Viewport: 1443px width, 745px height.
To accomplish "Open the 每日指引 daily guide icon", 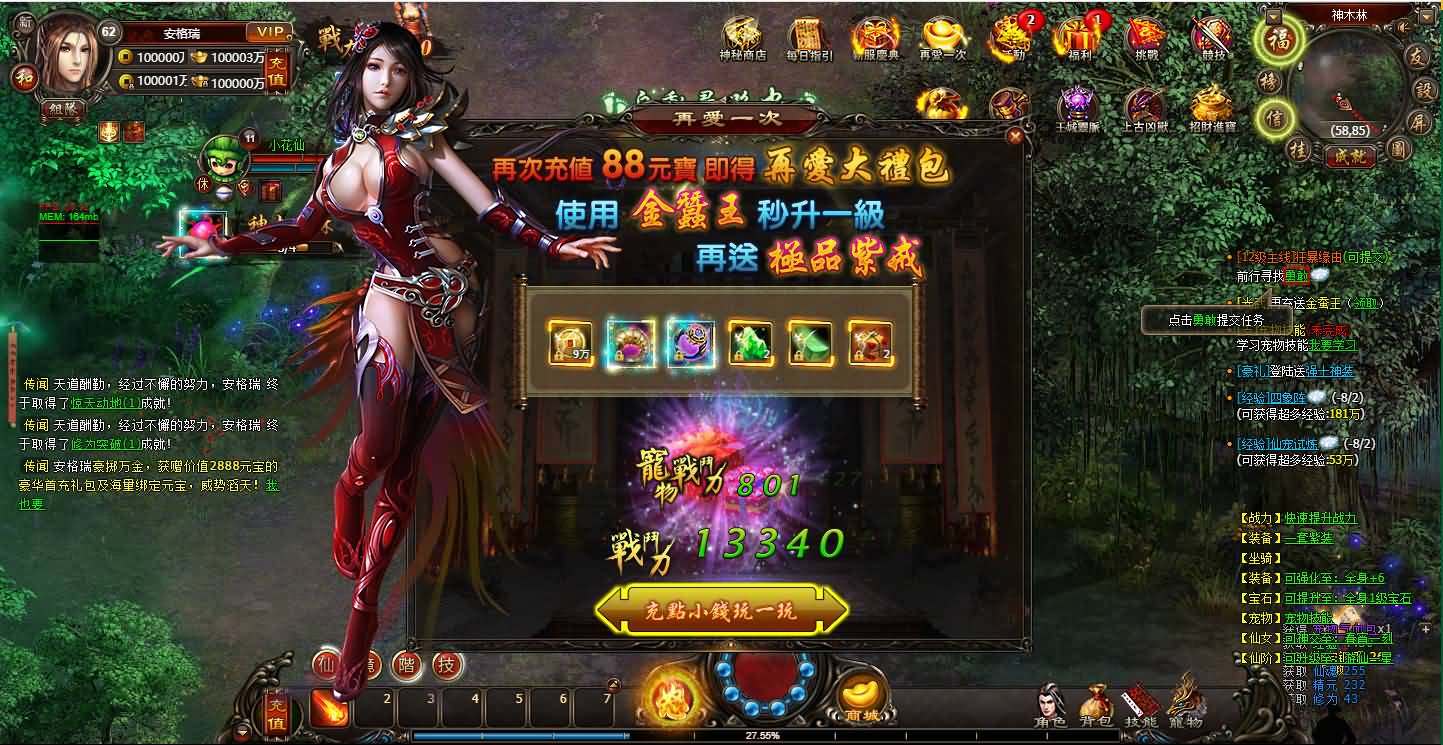I will 805,32.
